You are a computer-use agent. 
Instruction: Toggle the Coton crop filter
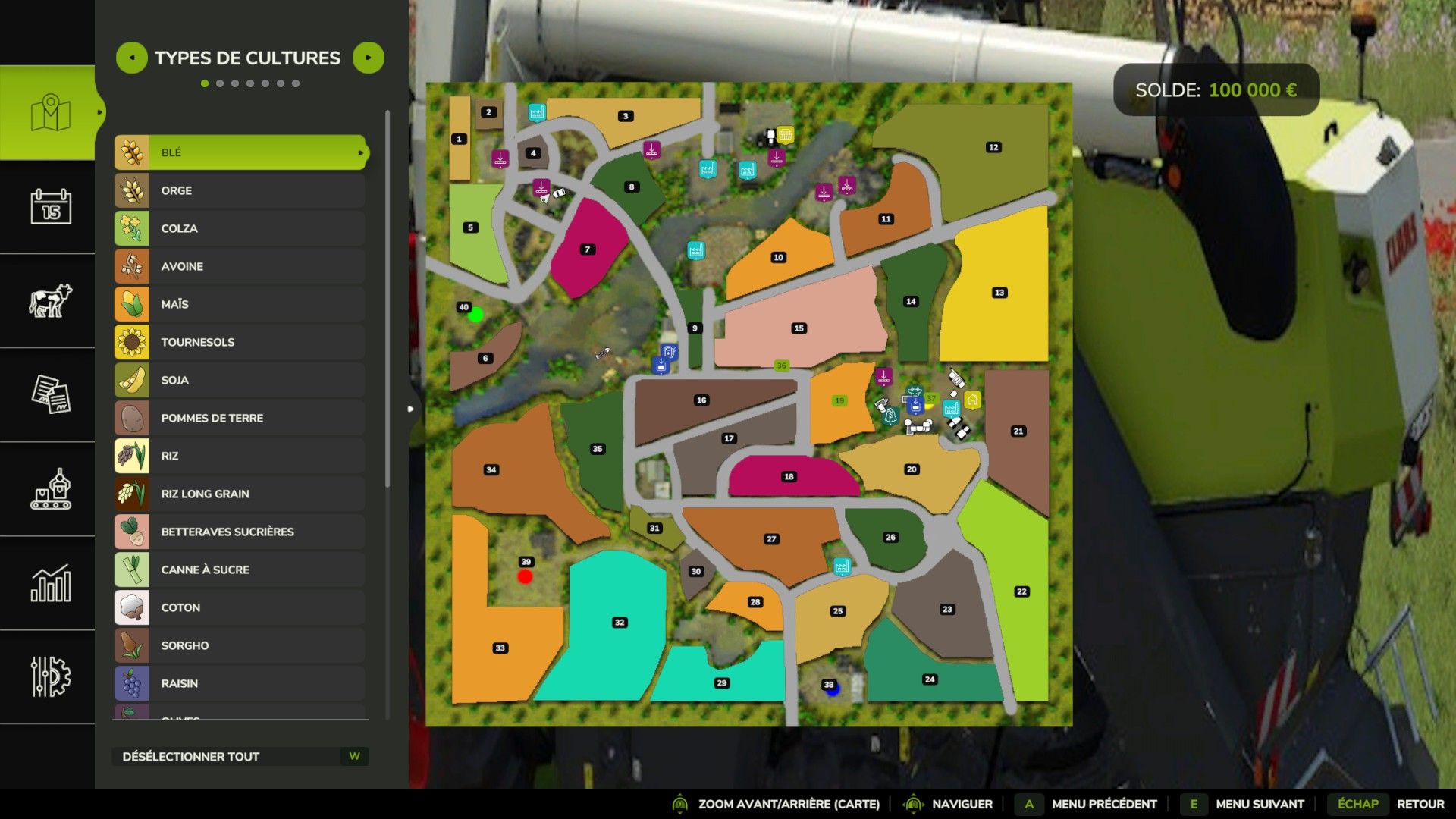[x=240, y=607]
